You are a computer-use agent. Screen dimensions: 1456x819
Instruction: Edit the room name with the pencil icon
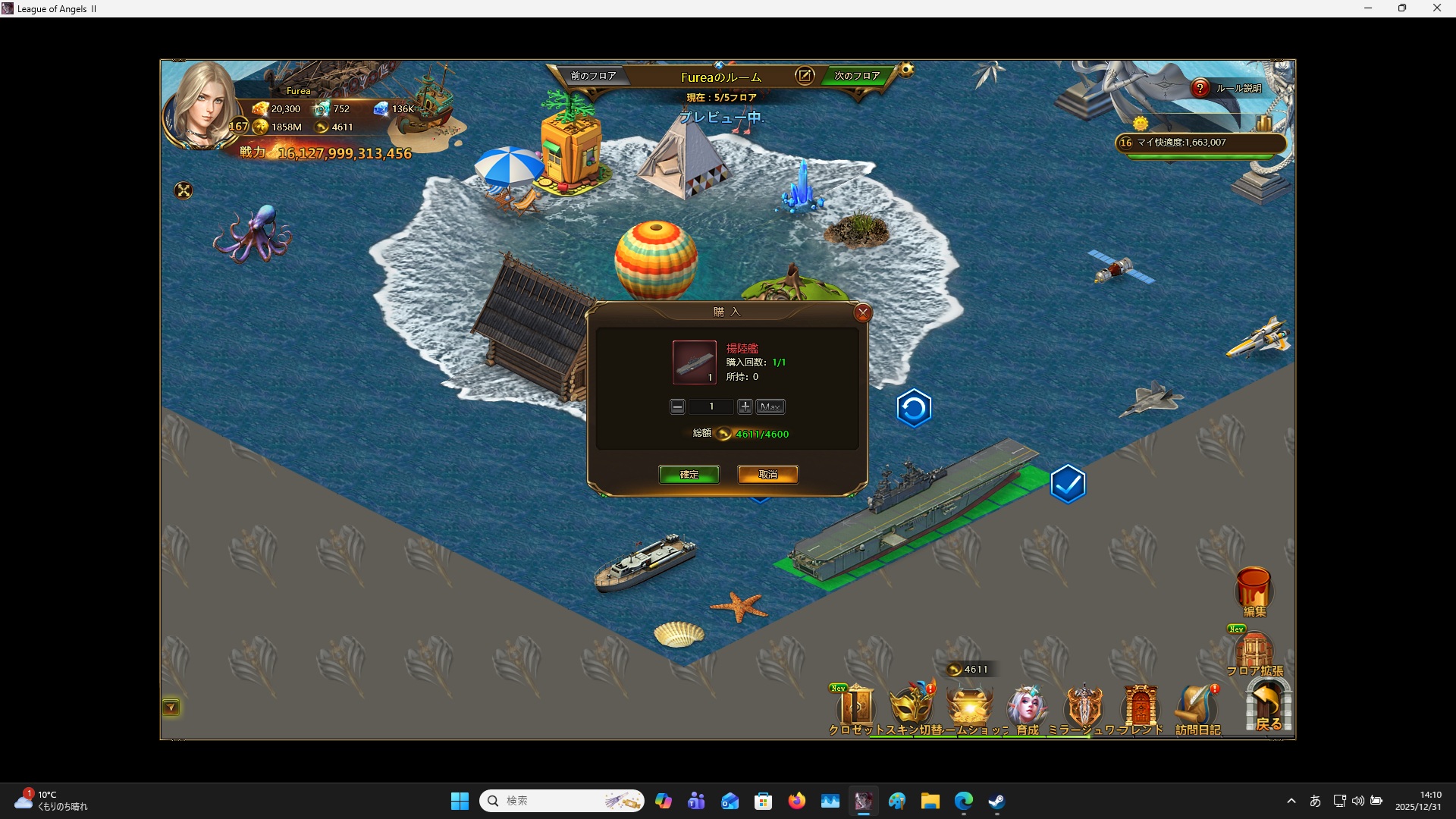pos(805,76)
